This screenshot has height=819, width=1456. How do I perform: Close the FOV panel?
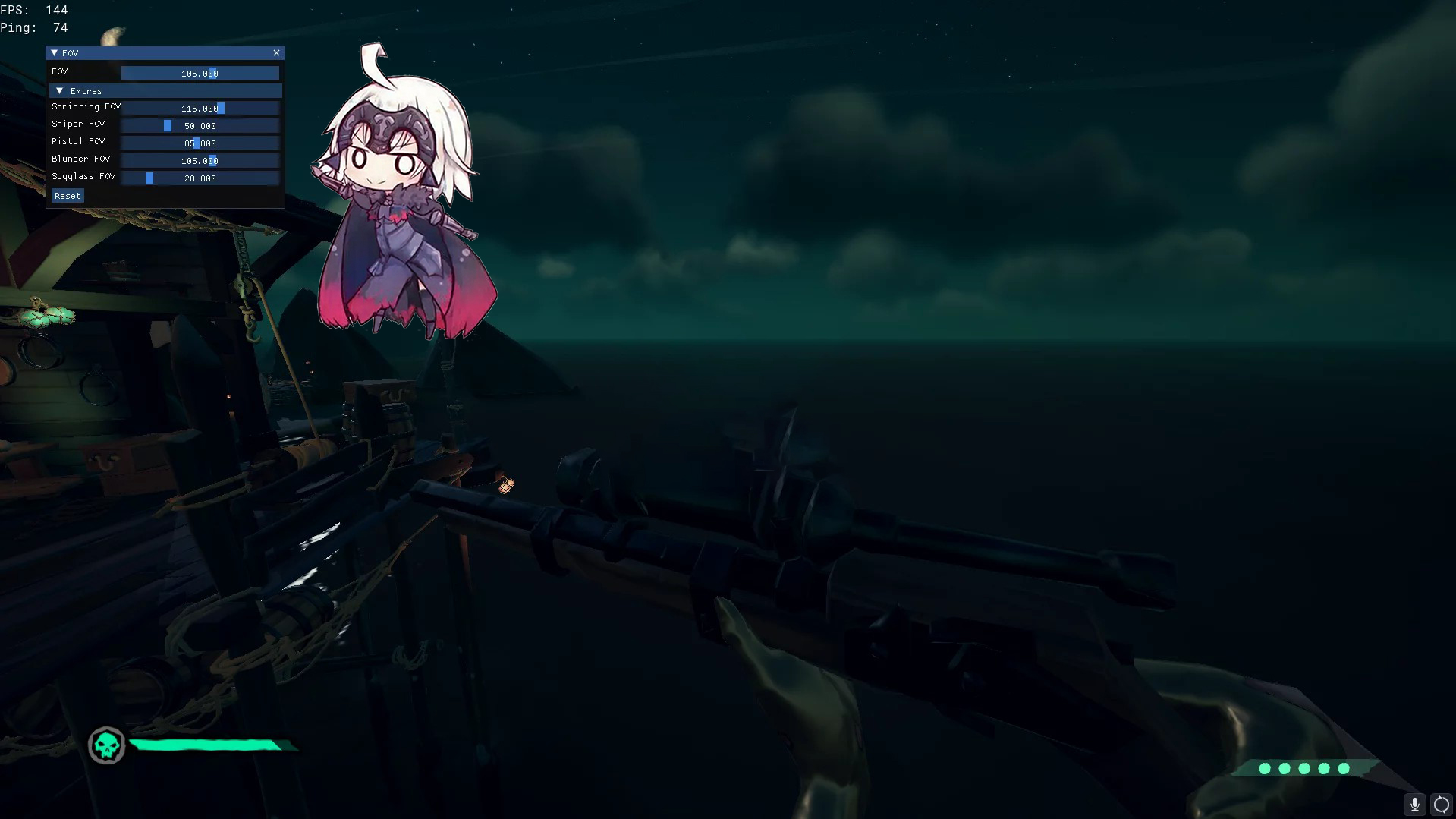coord(276,52)
